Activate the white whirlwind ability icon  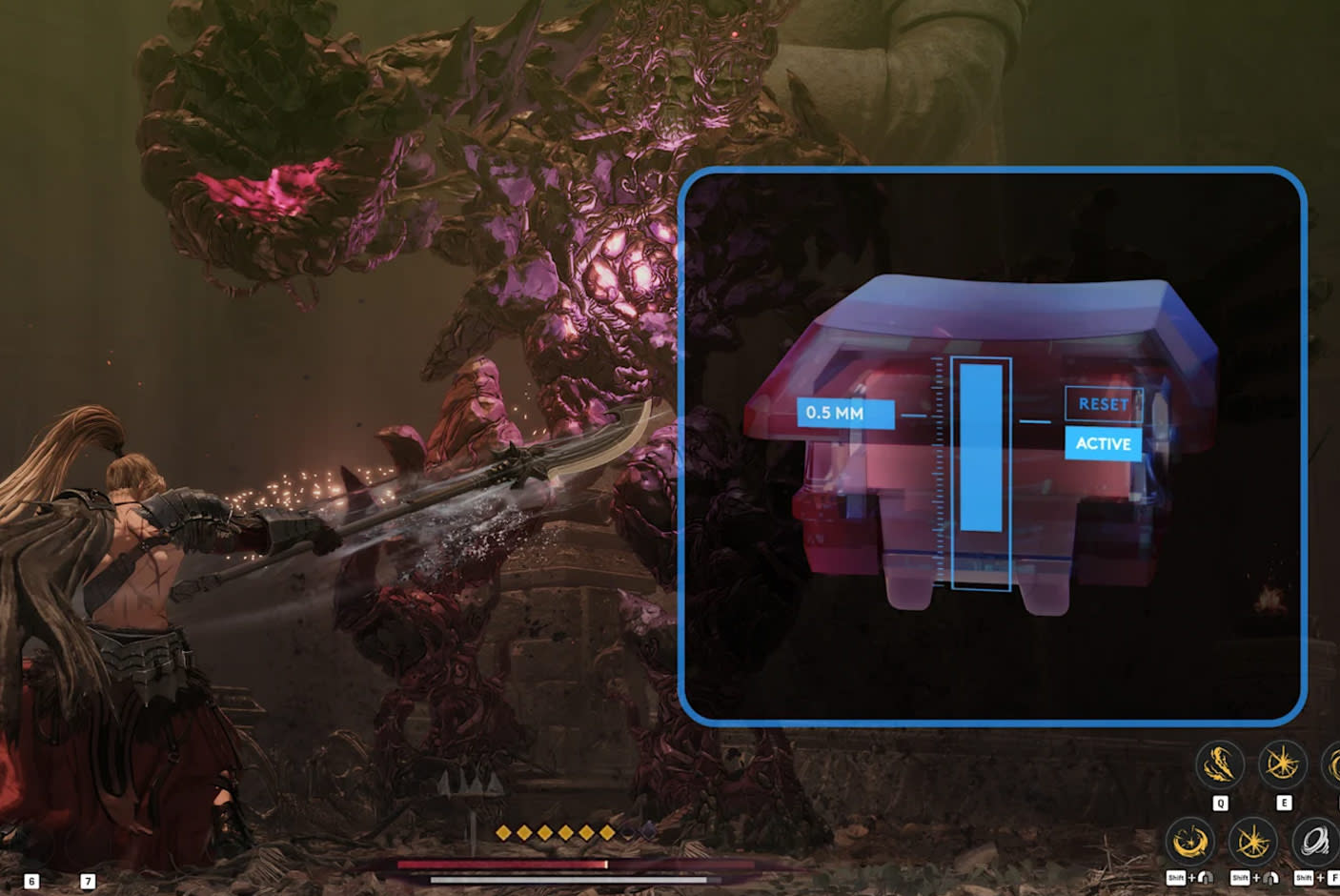coord(1315,843)
